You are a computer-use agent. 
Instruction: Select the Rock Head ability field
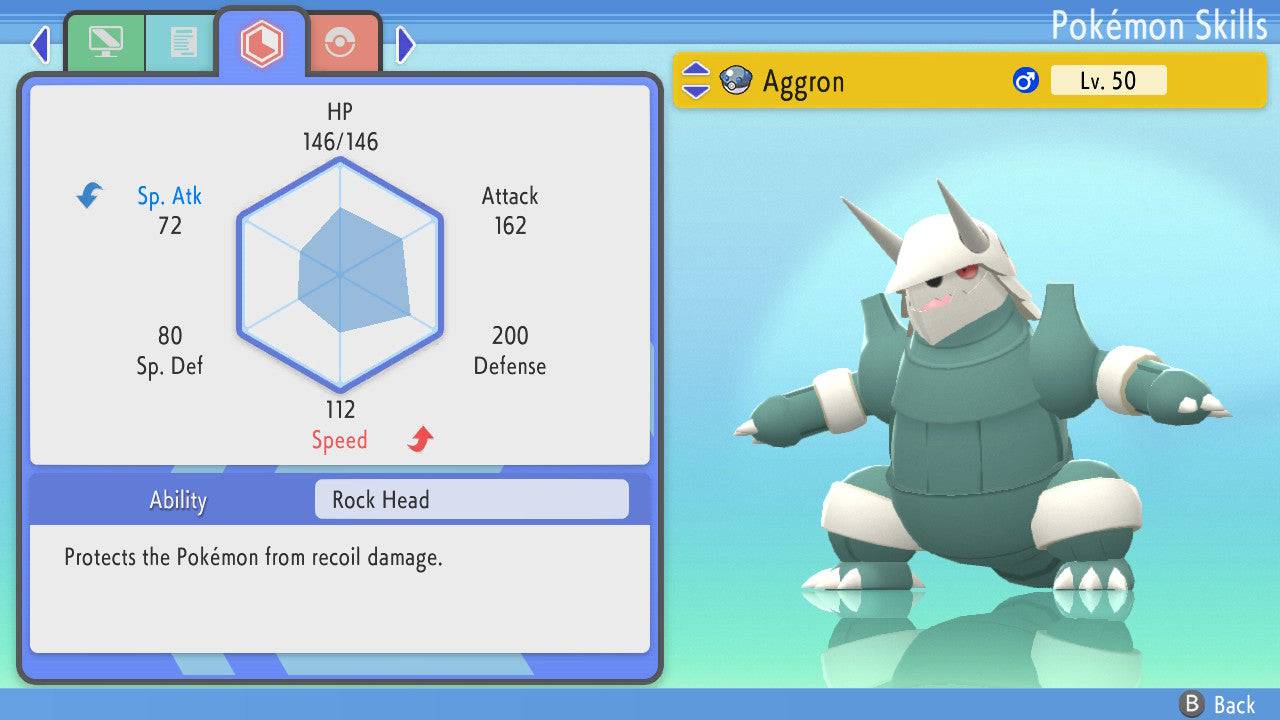471,500
